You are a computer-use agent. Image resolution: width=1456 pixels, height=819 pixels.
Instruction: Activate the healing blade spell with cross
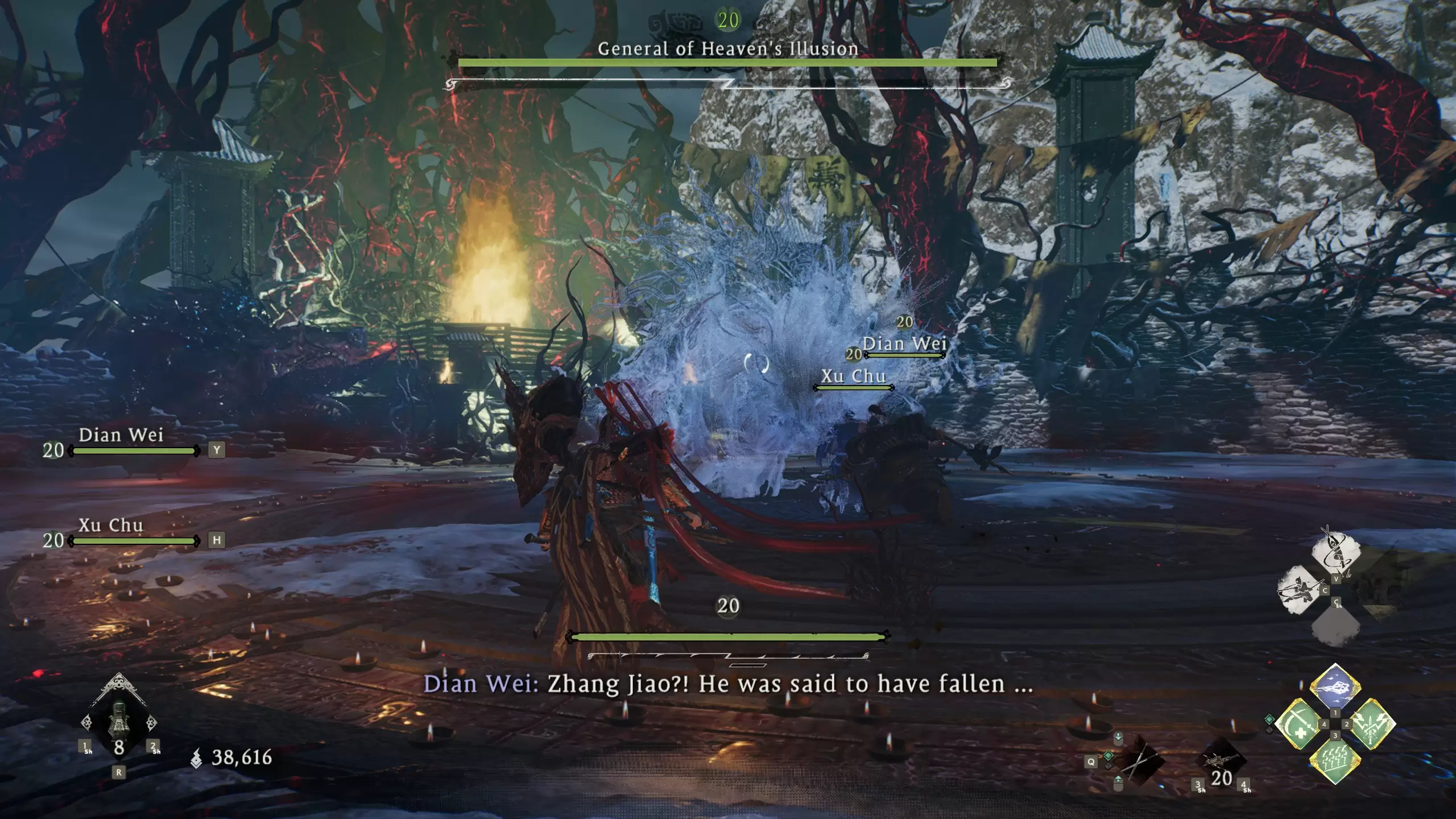click(1298, 724)
